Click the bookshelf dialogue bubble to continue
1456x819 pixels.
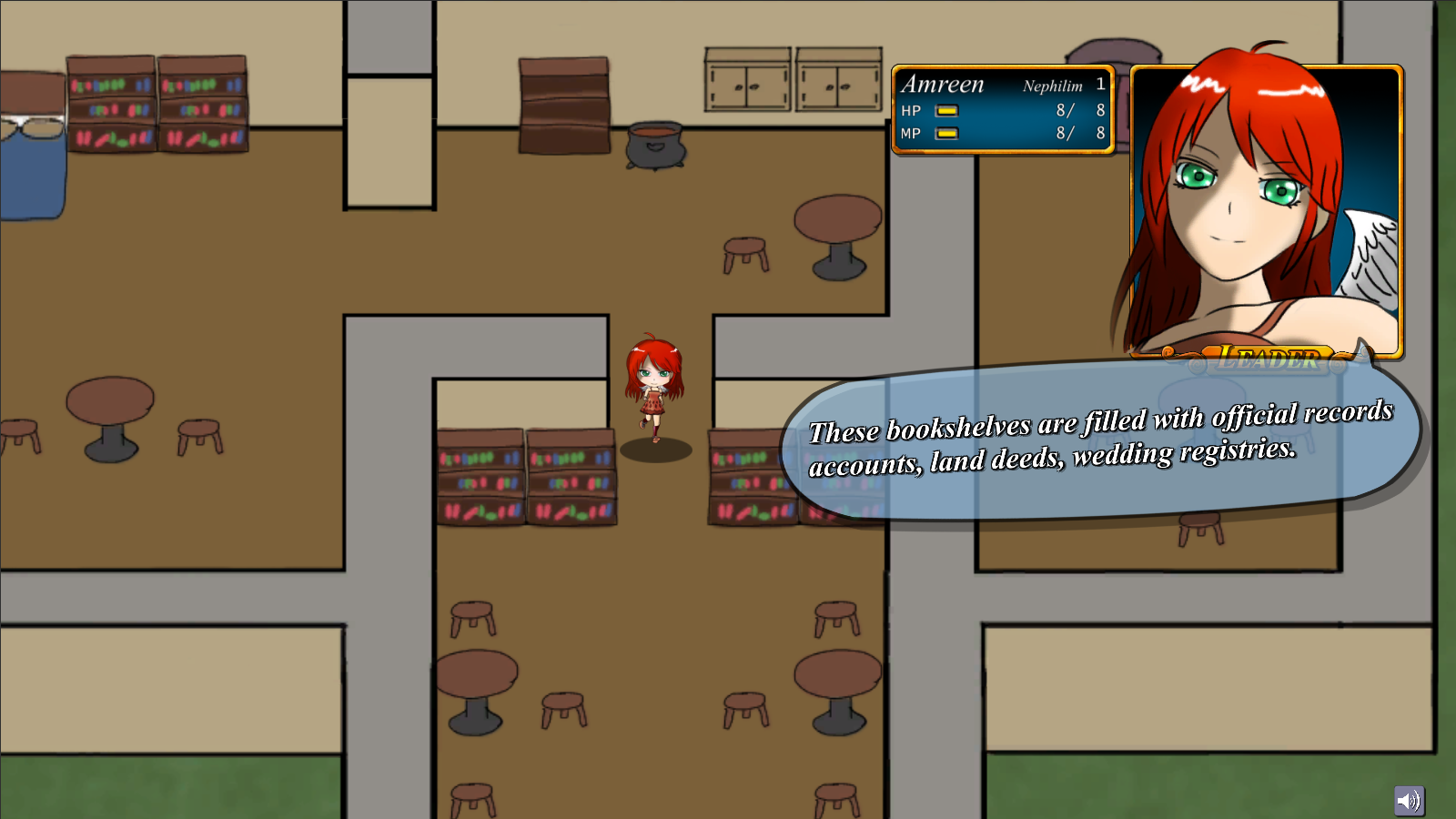[1099, 441]
